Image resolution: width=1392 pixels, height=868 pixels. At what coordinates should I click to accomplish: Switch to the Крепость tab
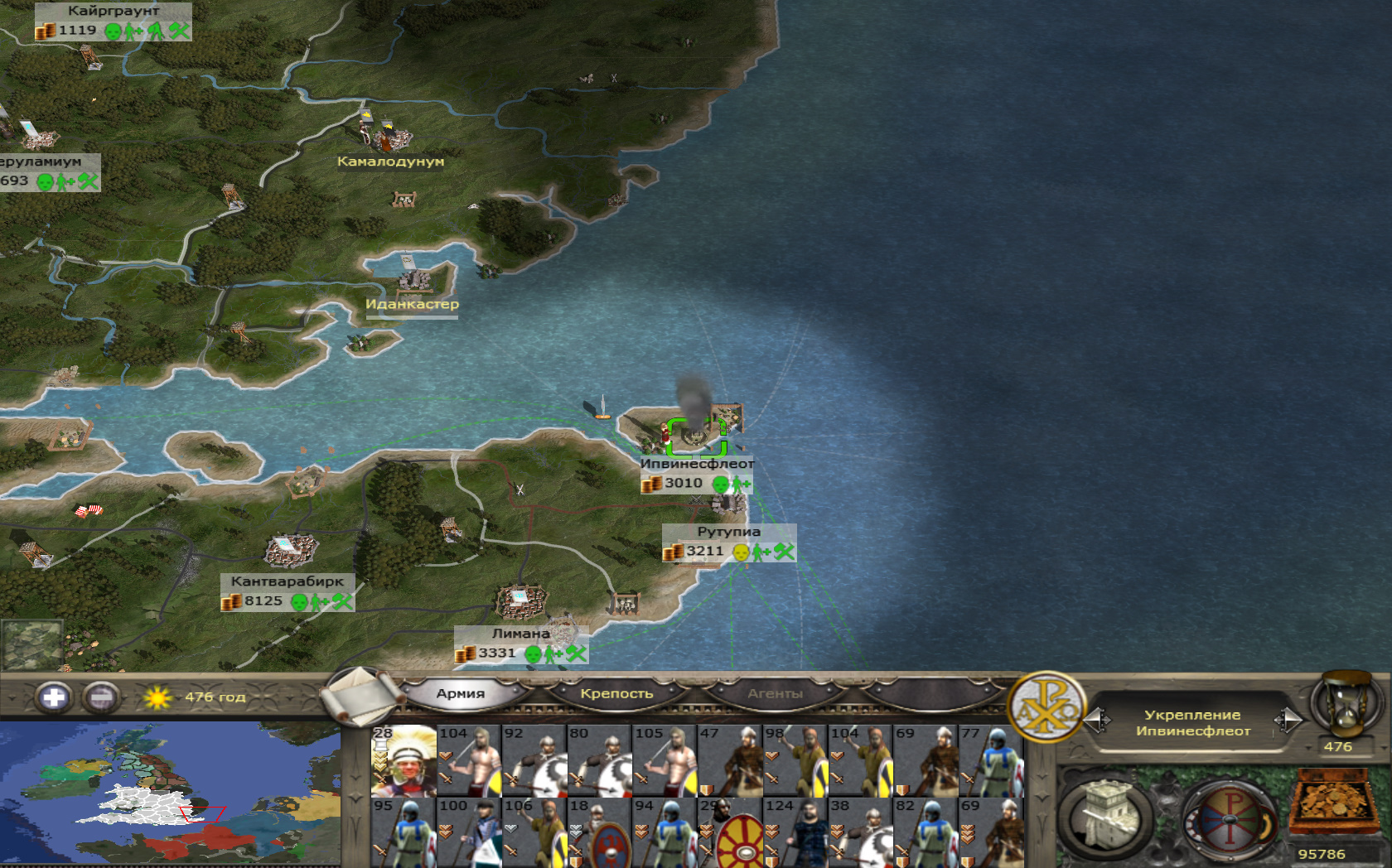point(616,694)
